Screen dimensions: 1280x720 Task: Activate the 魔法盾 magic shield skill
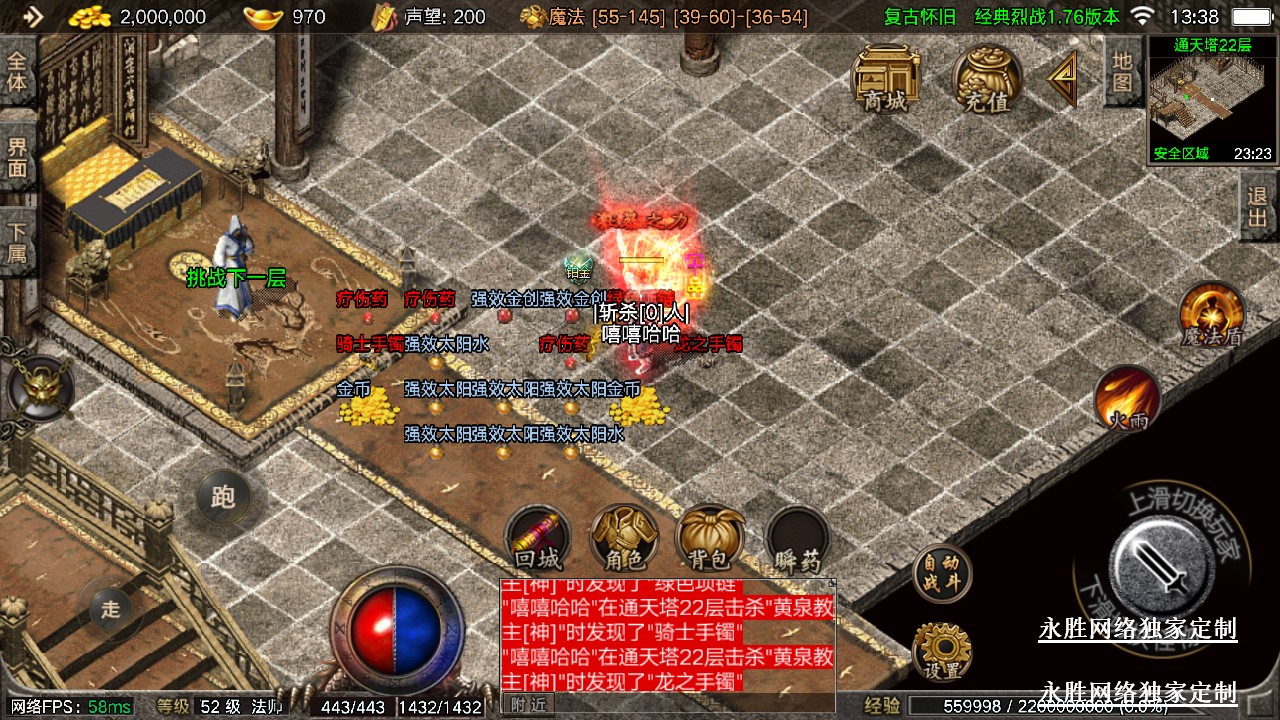(1211, 315)
